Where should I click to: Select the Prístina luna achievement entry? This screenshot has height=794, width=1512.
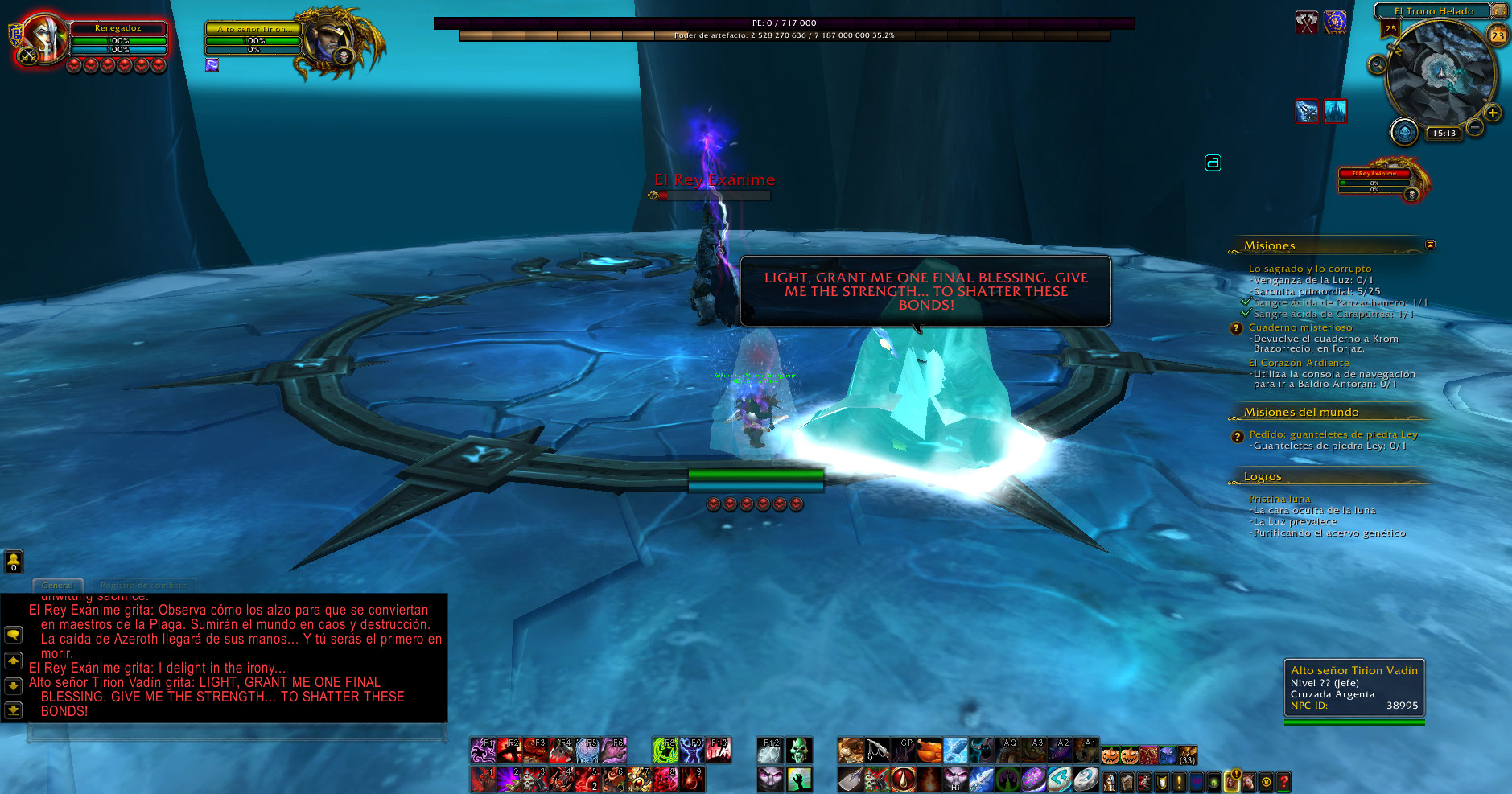click(1279, 500)
